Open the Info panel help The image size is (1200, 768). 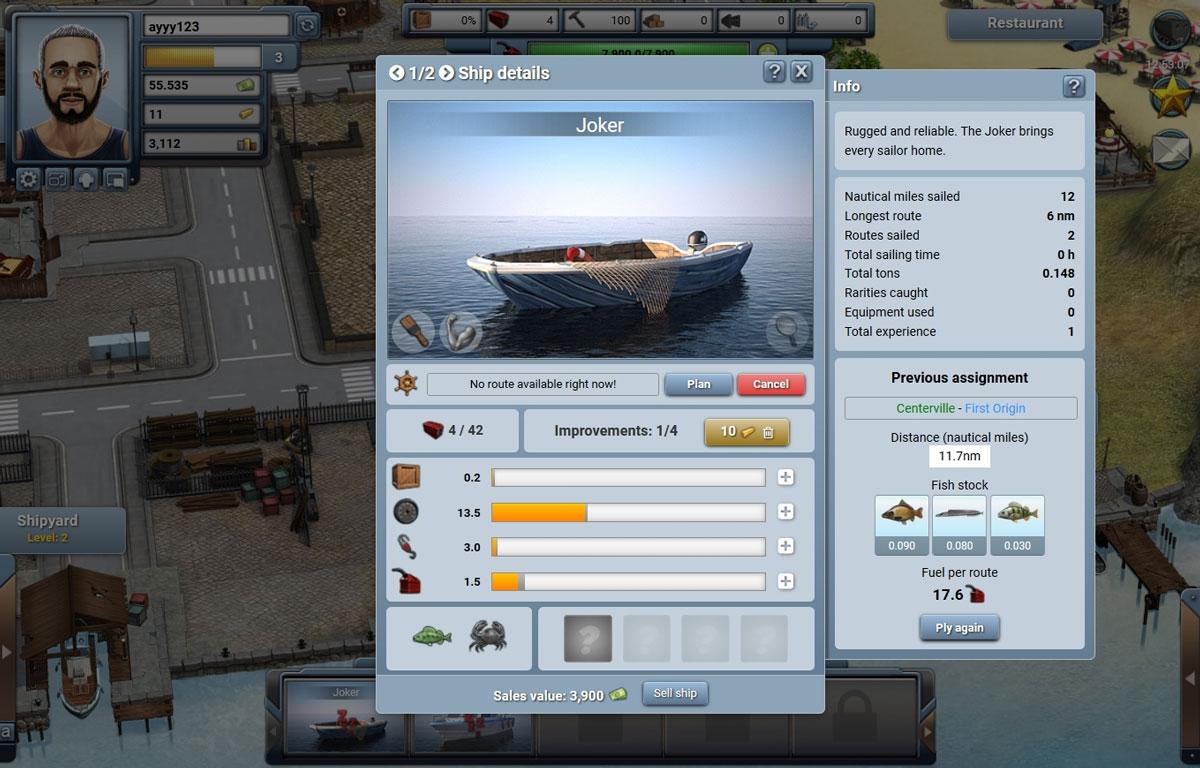click(1073, 87)
